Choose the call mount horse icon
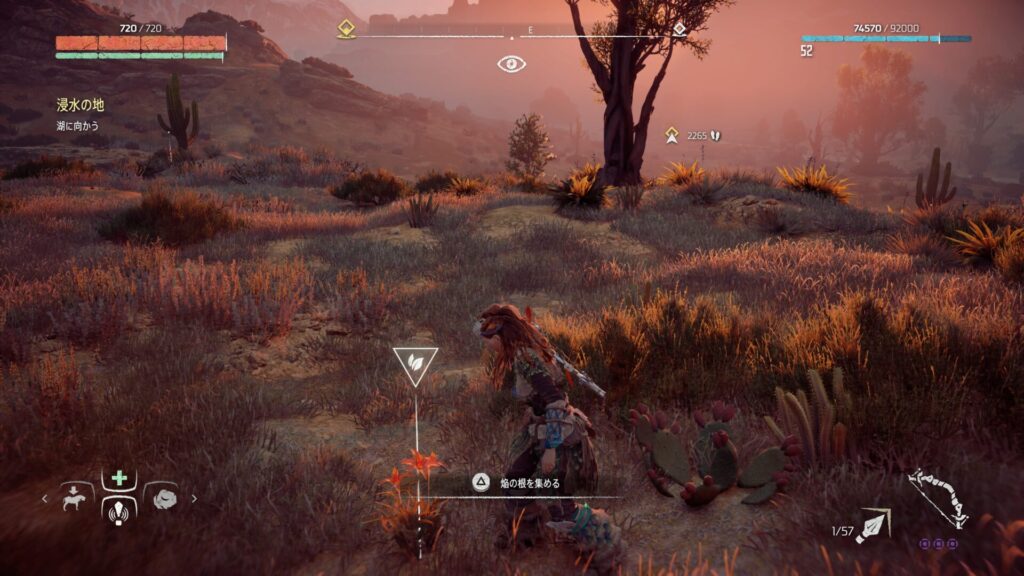 tap(77, 497)
